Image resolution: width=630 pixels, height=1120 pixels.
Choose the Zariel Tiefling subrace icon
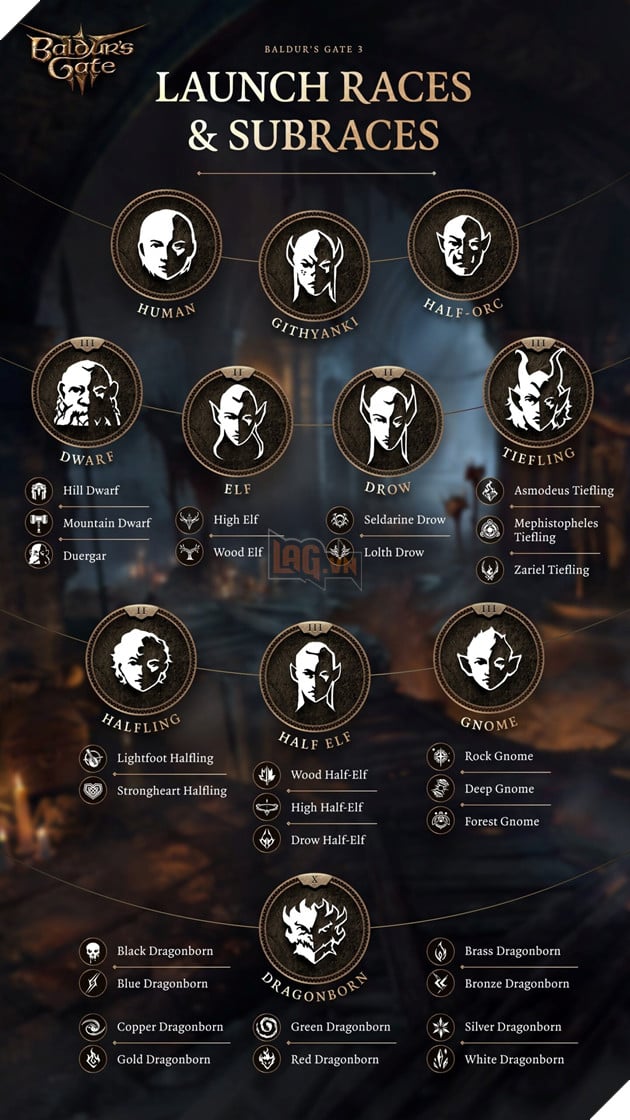click(490, 570)
